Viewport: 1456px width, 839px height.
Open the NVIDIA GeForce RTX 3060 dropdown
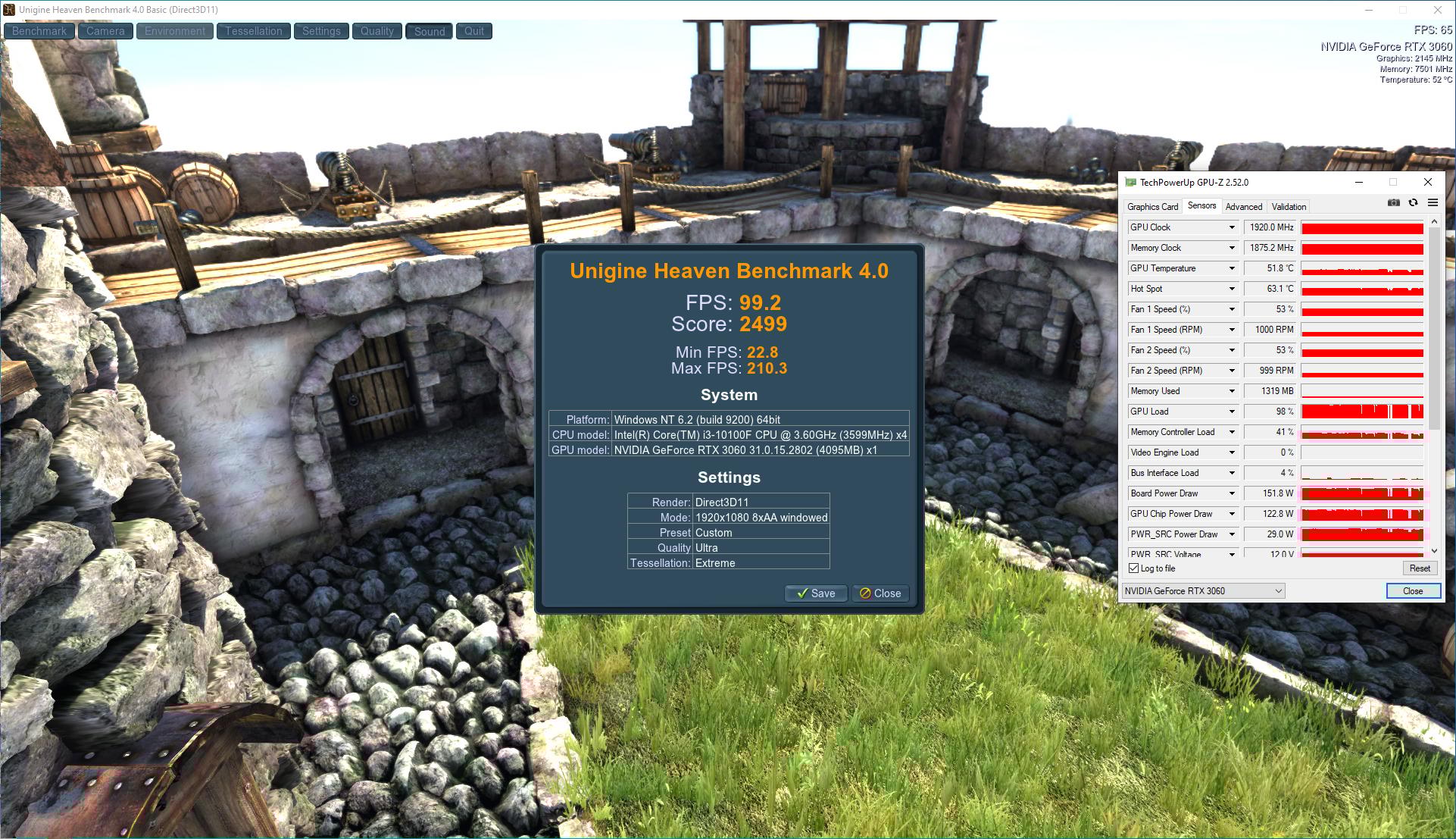tap(1204, 591)
